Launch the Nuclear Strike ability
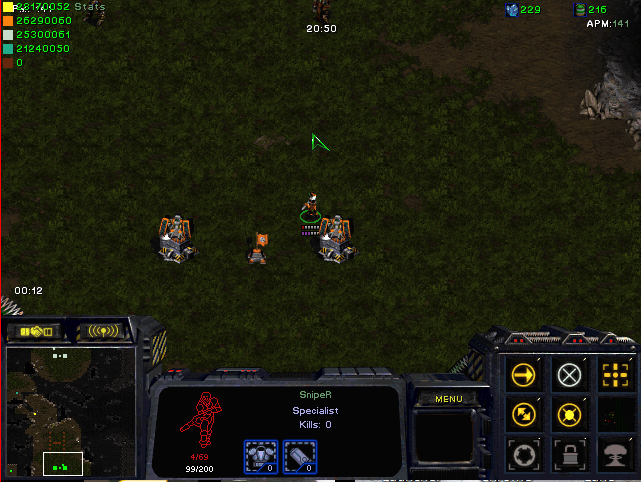Image resolution: width=641 pixels, height=482 pixels. 614,451
